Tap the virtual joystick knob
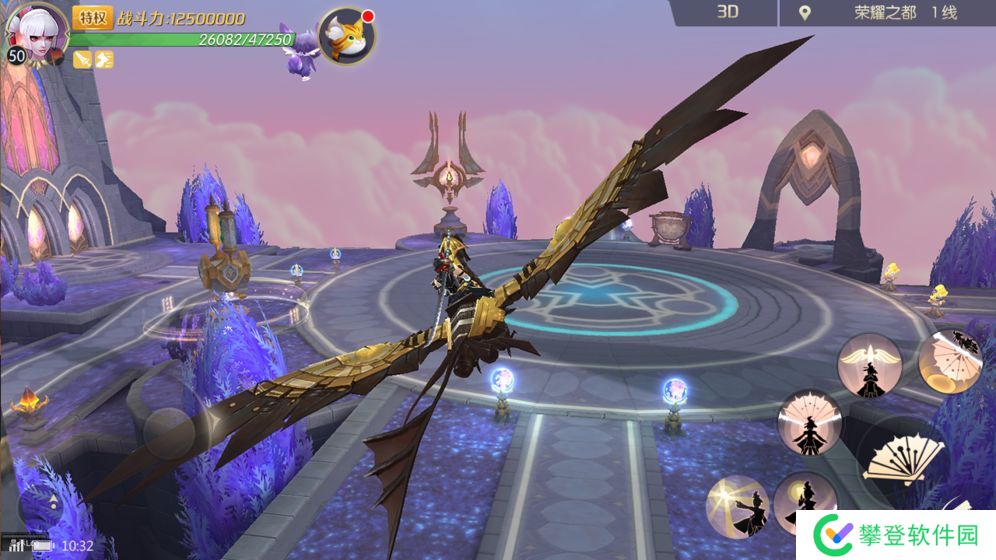 click(x=171, y=433)
